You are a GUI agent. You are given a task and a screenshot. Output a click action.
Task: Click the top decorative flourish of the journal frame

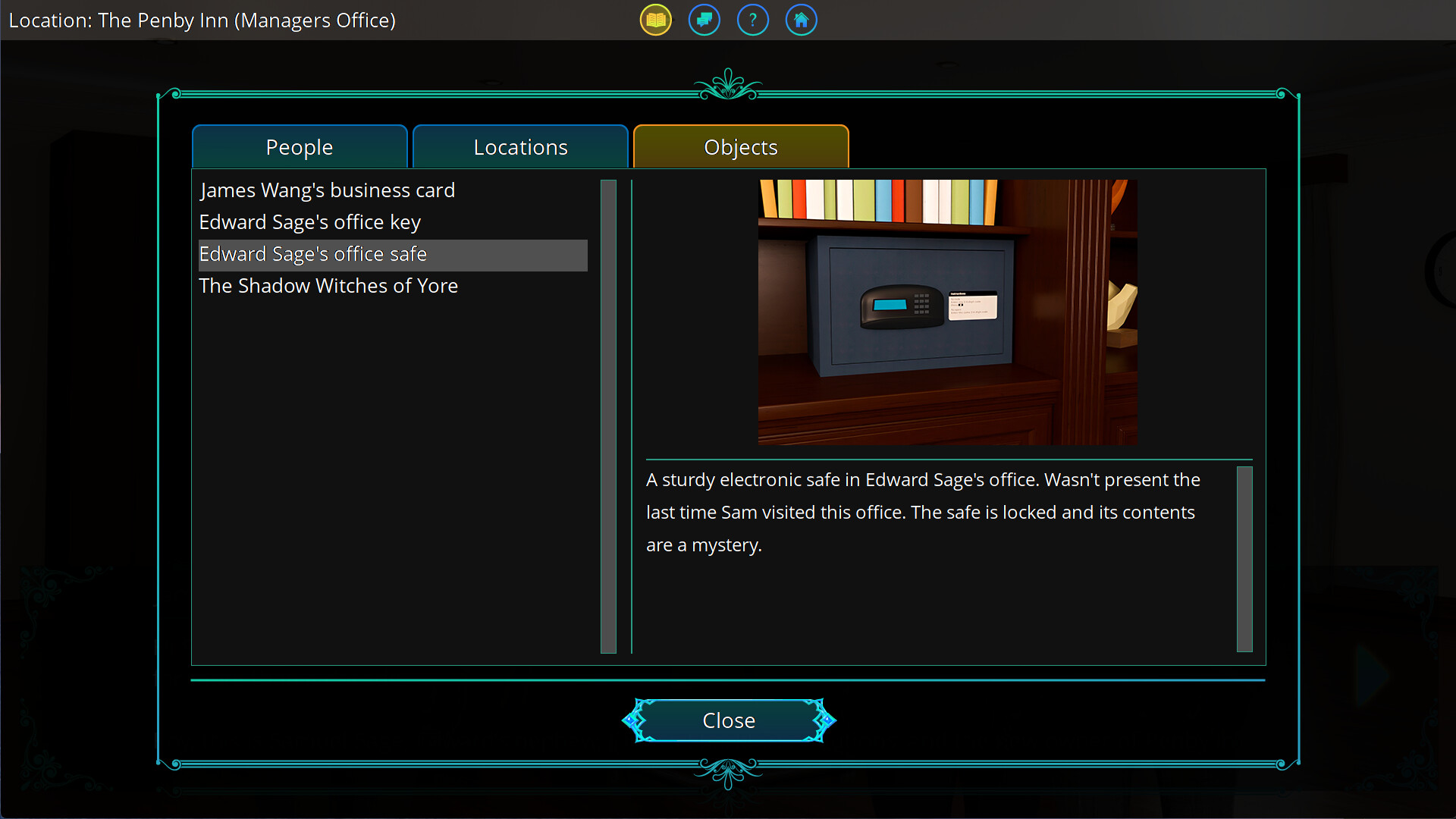click(x=728, y=83)
